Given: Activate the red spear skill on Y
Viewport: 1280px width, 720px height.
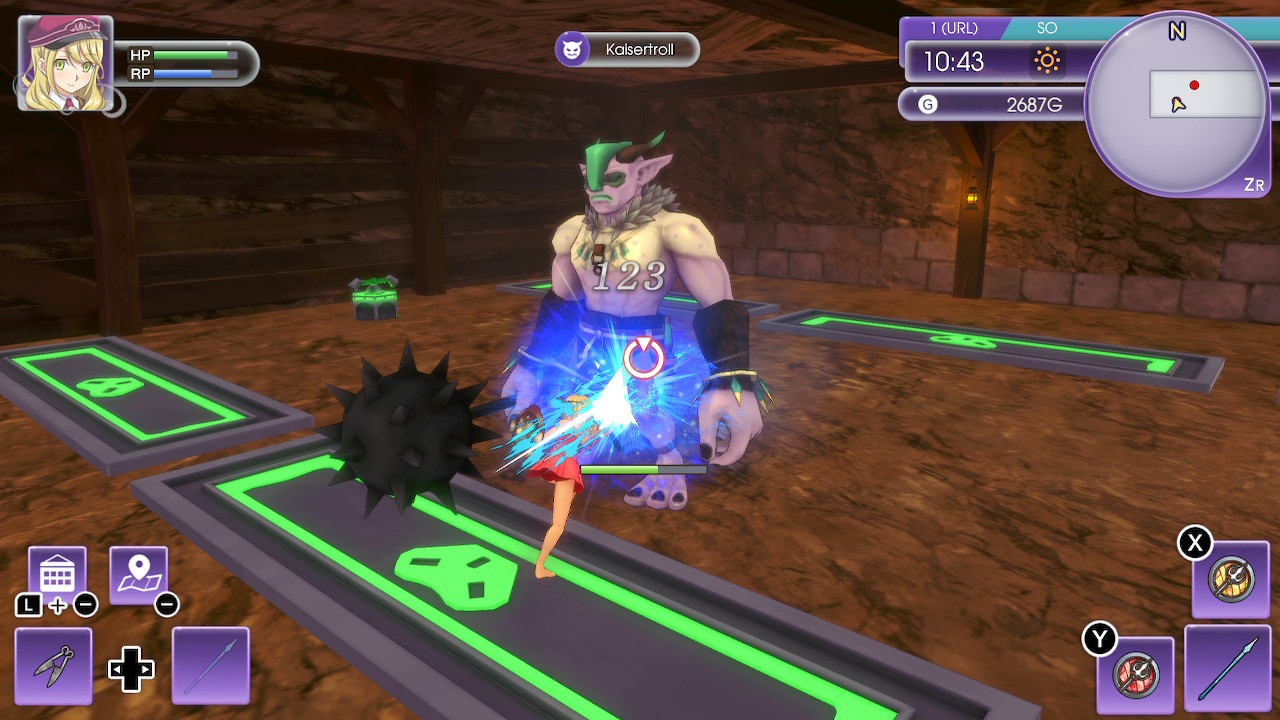Looking at the screenshot, I should (1136, 675).
